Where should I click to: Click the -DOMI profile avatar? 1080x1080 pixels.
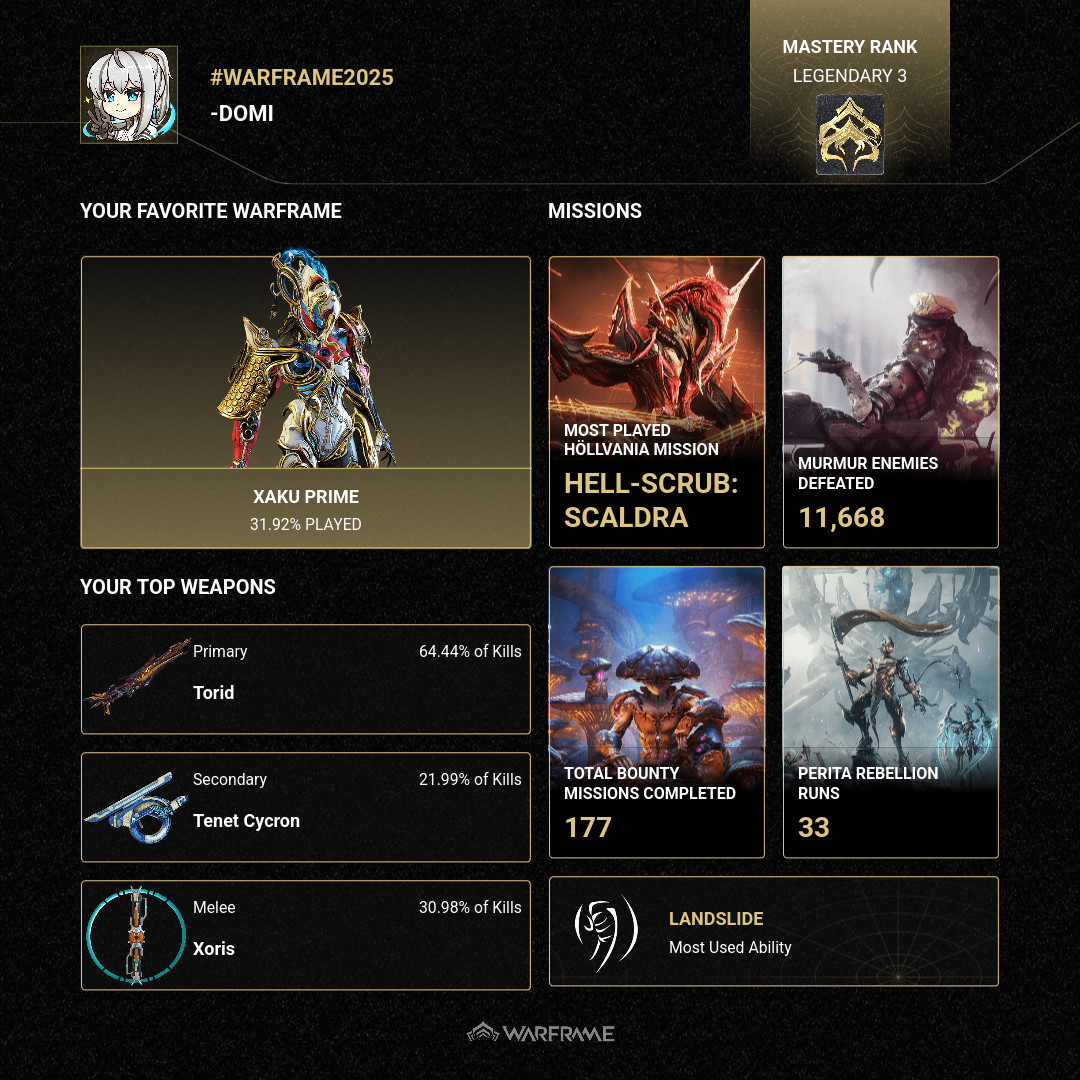click(x=129, y=95)
